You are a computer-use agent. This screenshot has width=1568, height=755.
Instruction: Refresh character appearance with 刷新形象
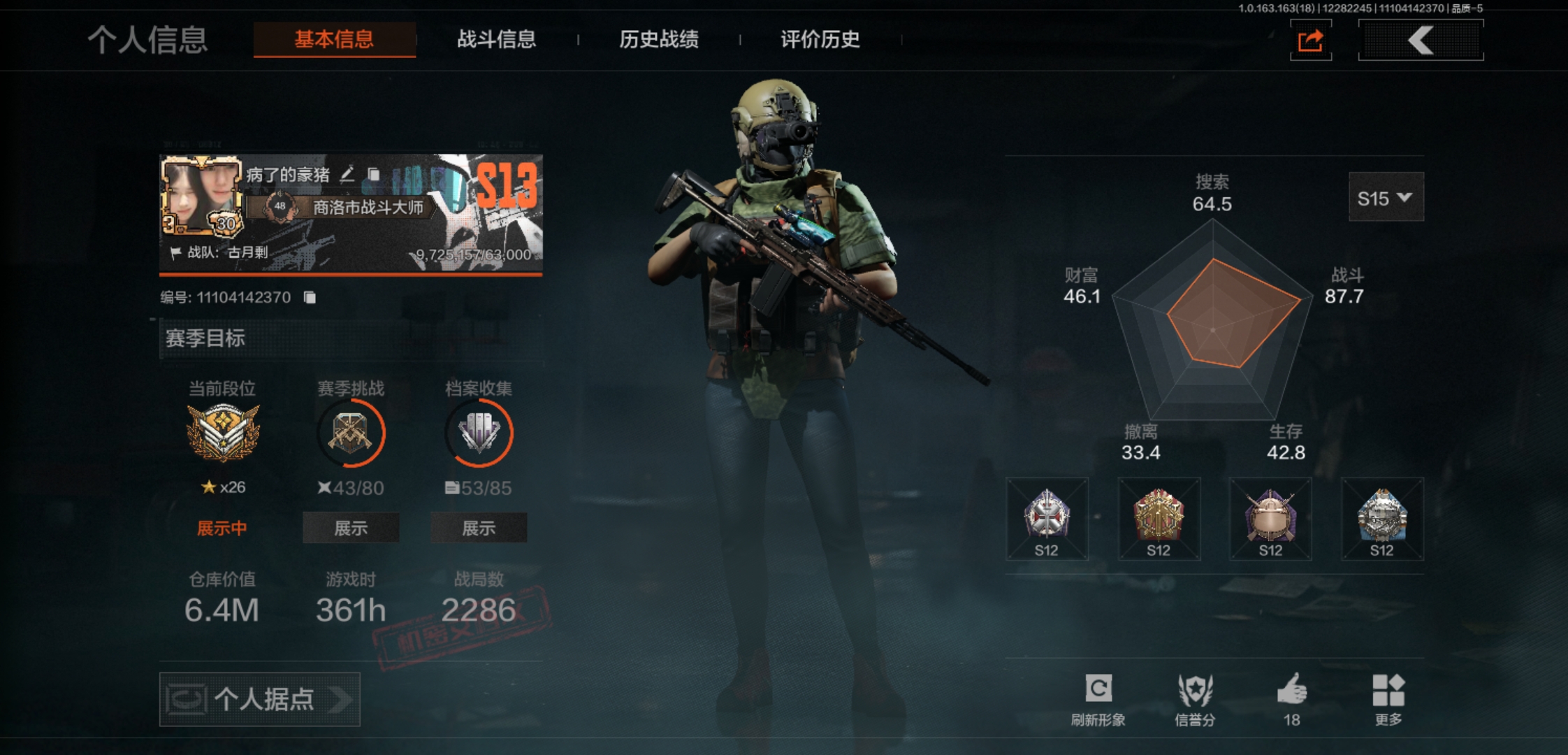click(x=1098, y=698)
